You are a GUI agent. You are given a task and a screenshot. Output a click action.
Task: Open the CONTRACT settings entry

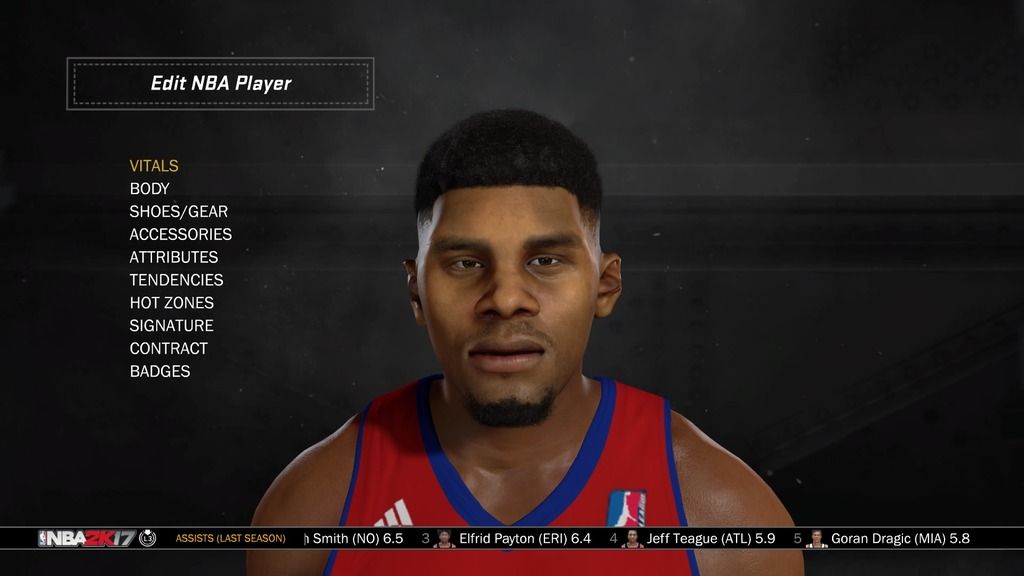(169, 349)
